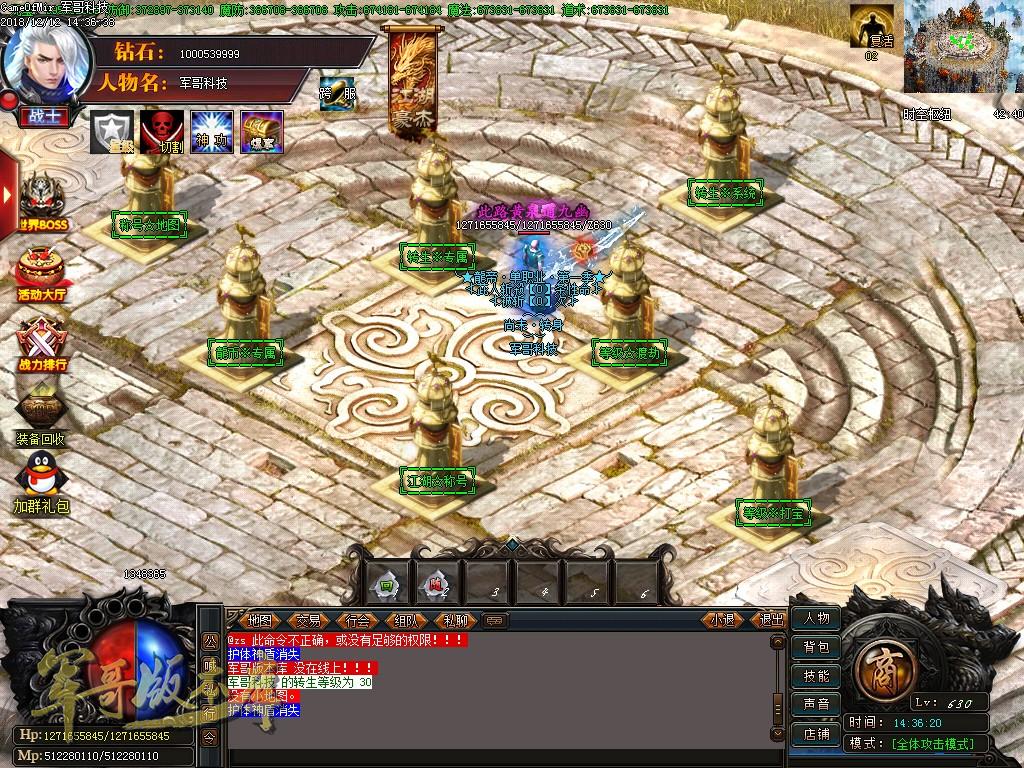Open the 技能 skills panel

point(816,676)
